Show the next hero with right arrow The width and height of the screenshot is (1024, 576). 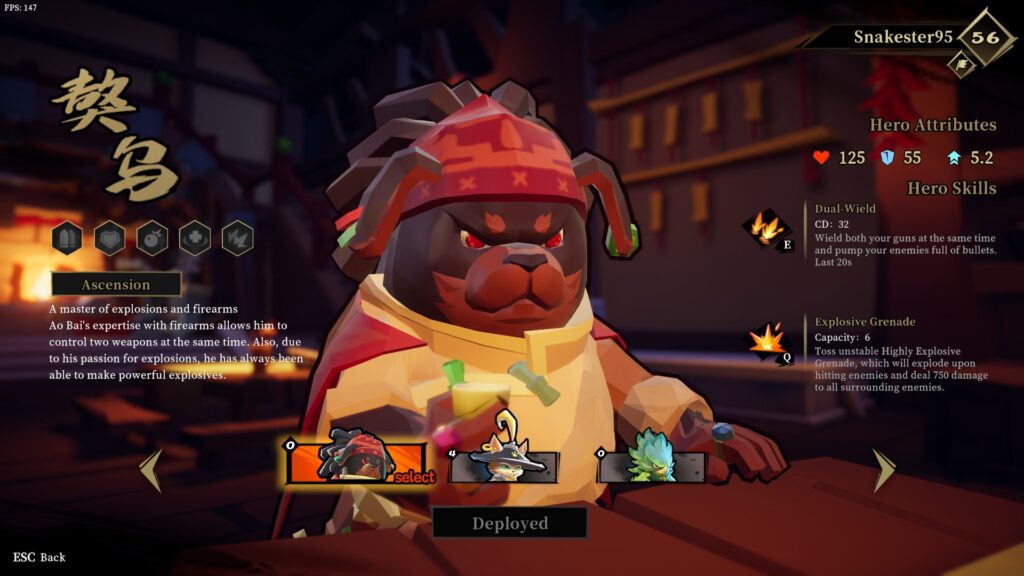[x=884, y=470]
